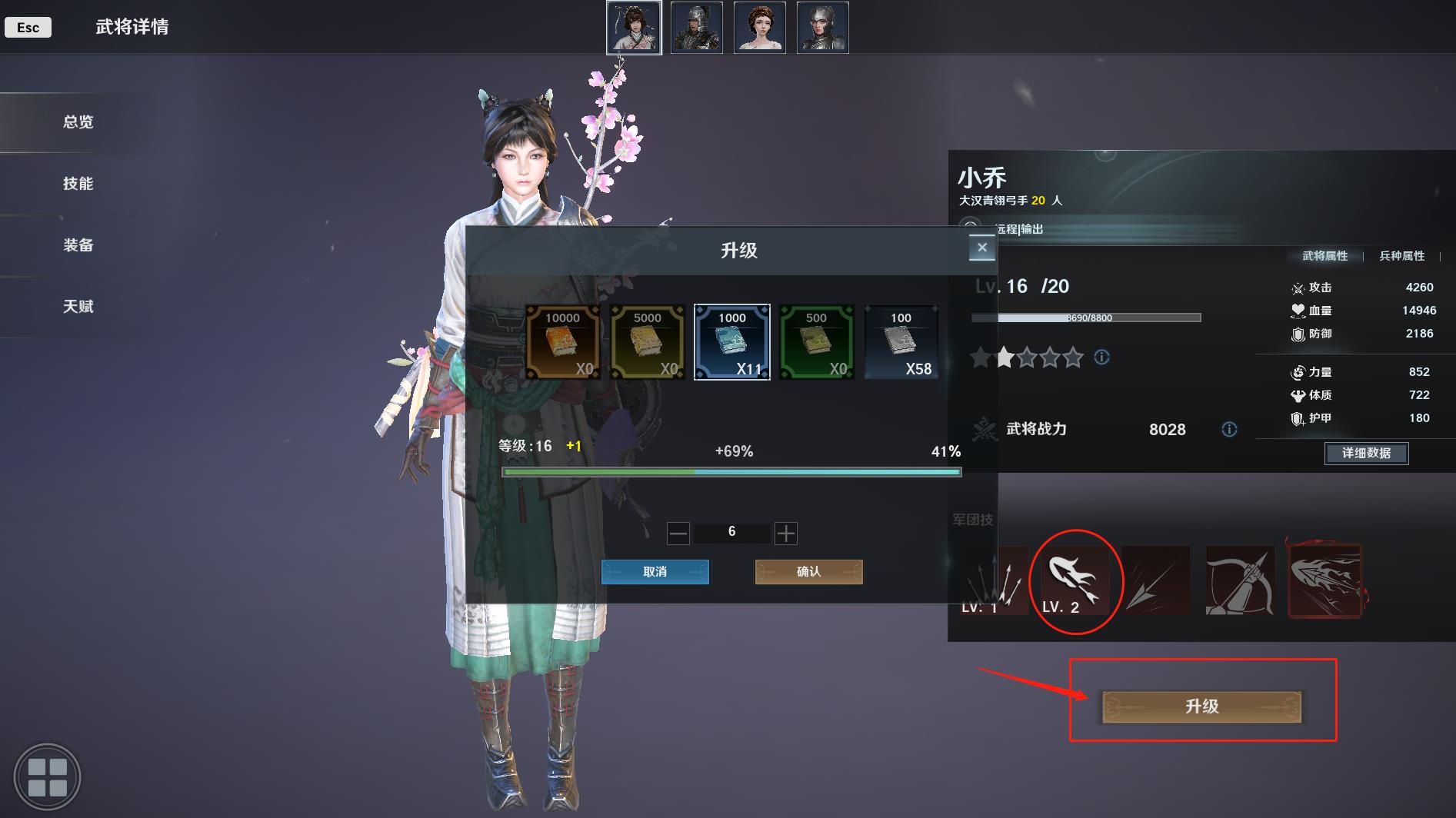Confirm the upgrade with 确认

pyautogui.click(x=808, y=572)
